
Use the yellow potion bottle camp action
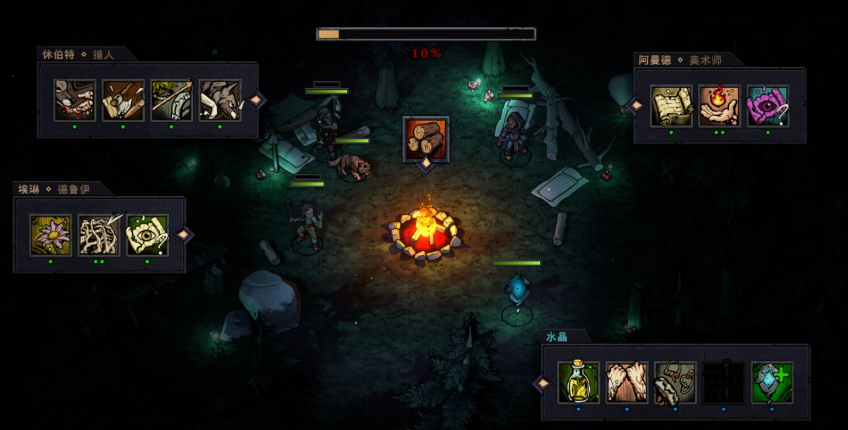click(x=578, y=383)
